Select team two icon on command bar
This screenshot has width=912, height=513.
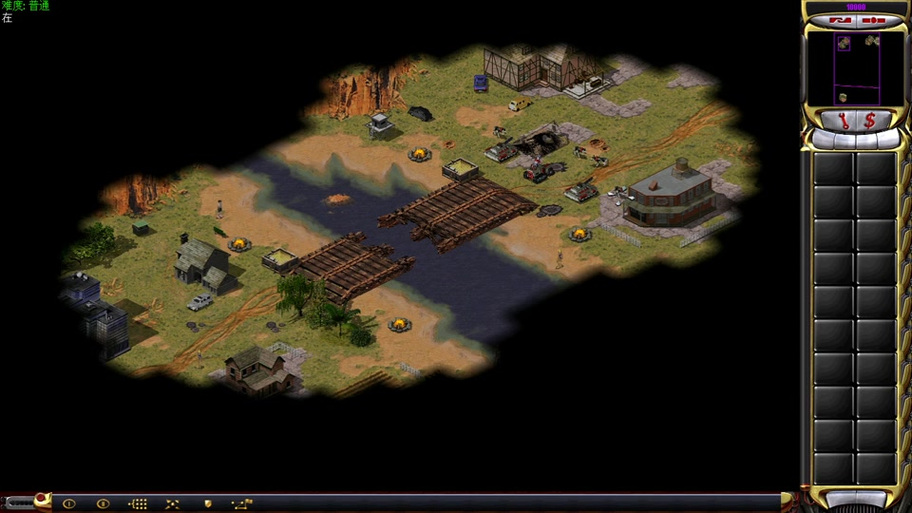102,504
